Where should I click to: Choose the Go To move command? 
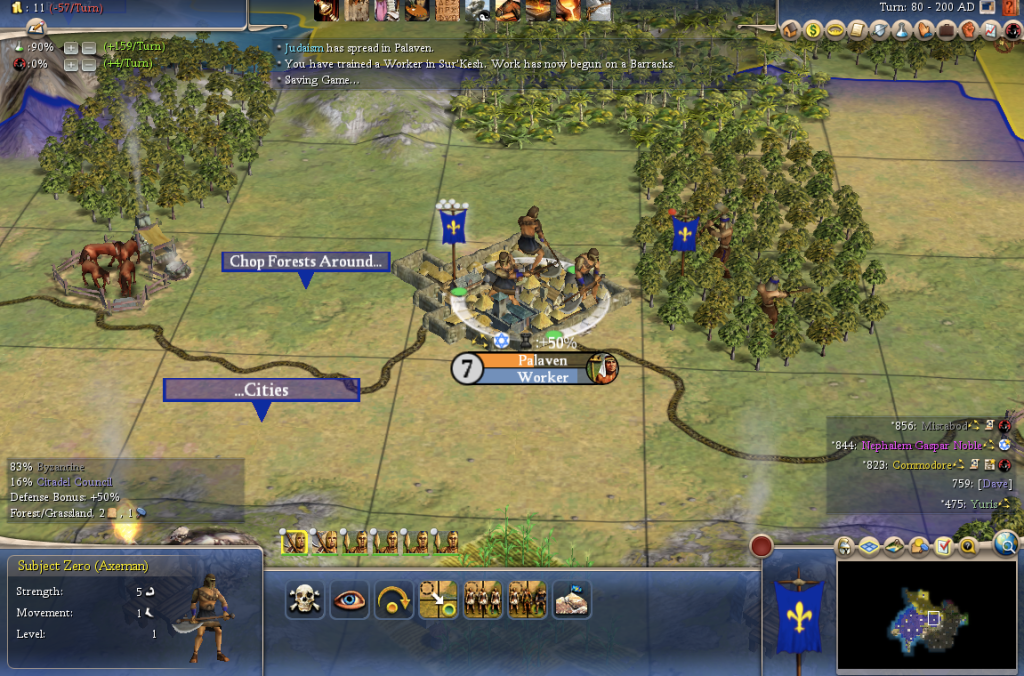[x=438, y=599]
